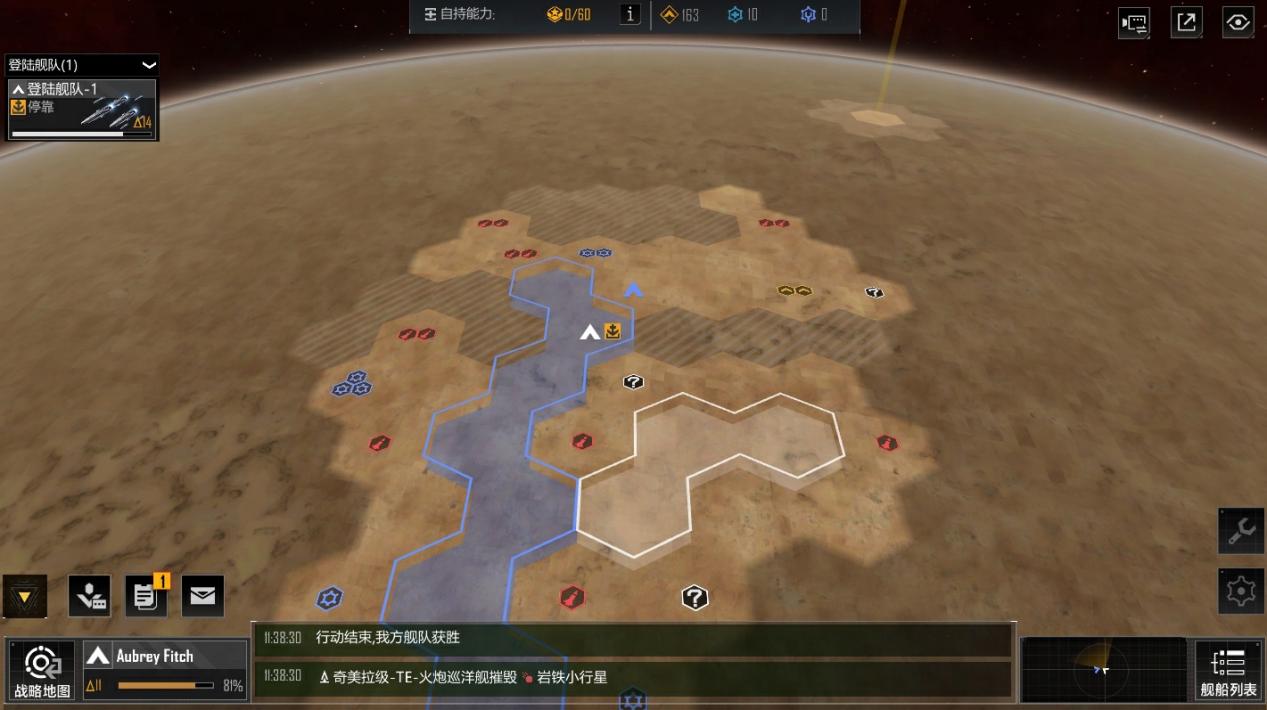Open the ship list (舰船列表)
Screen dimensions: 1267x710
click(1227, 669)
